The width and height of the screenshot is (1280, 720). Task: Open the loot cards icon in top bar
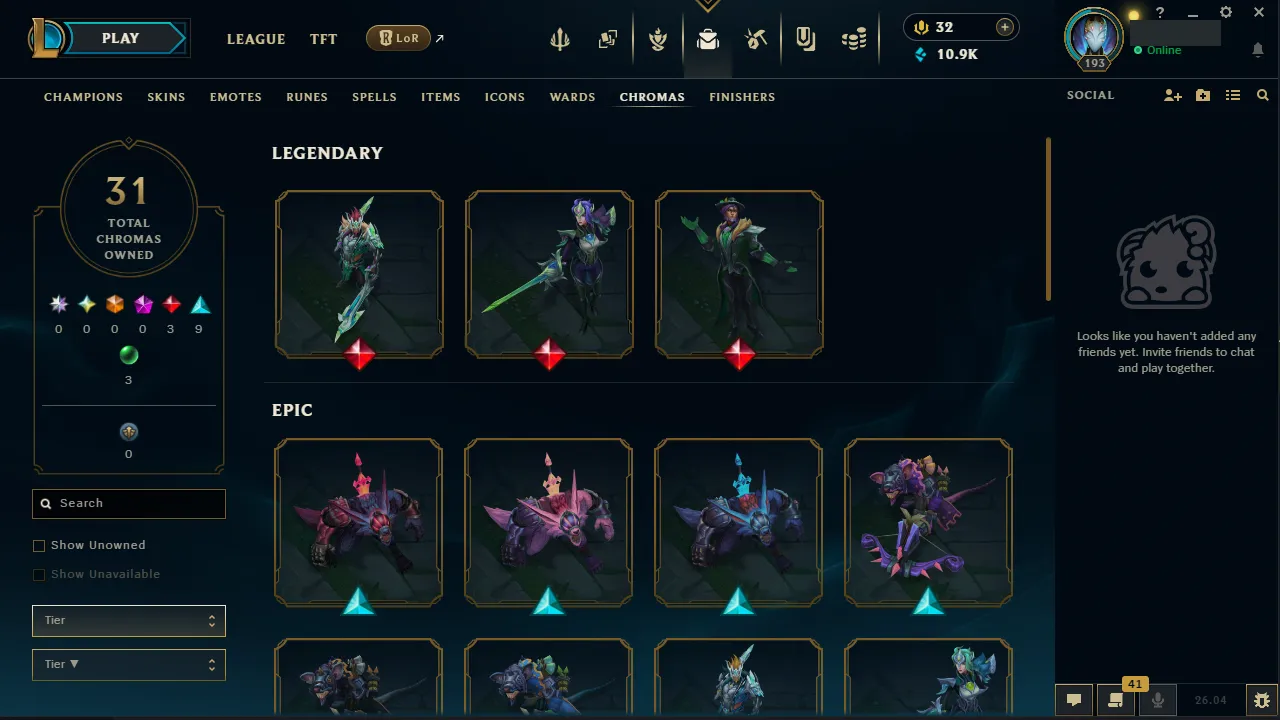tap(607, 38)
